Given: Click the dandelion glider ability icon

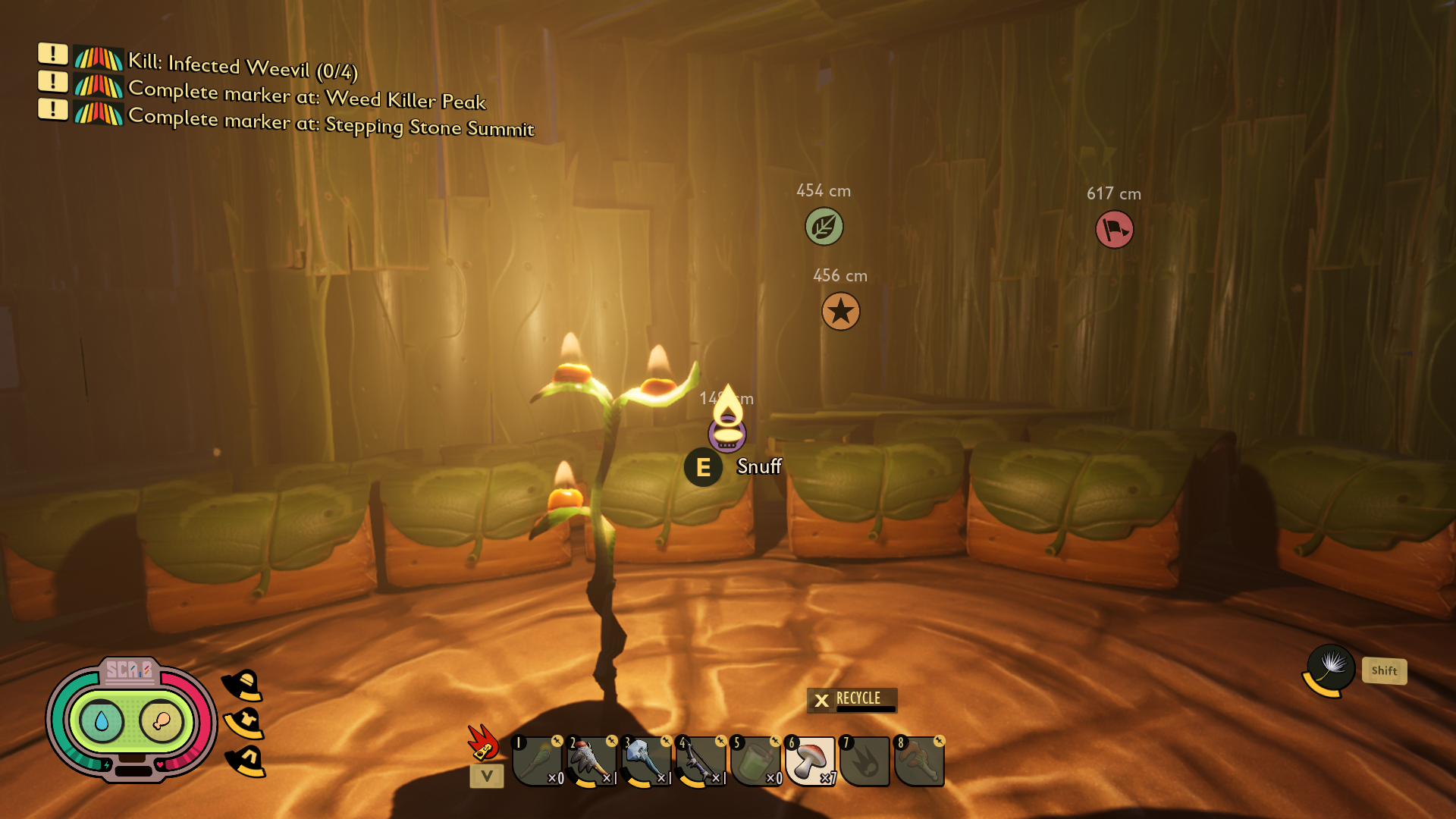Looking at the screenshot, I should [1331, 667].
